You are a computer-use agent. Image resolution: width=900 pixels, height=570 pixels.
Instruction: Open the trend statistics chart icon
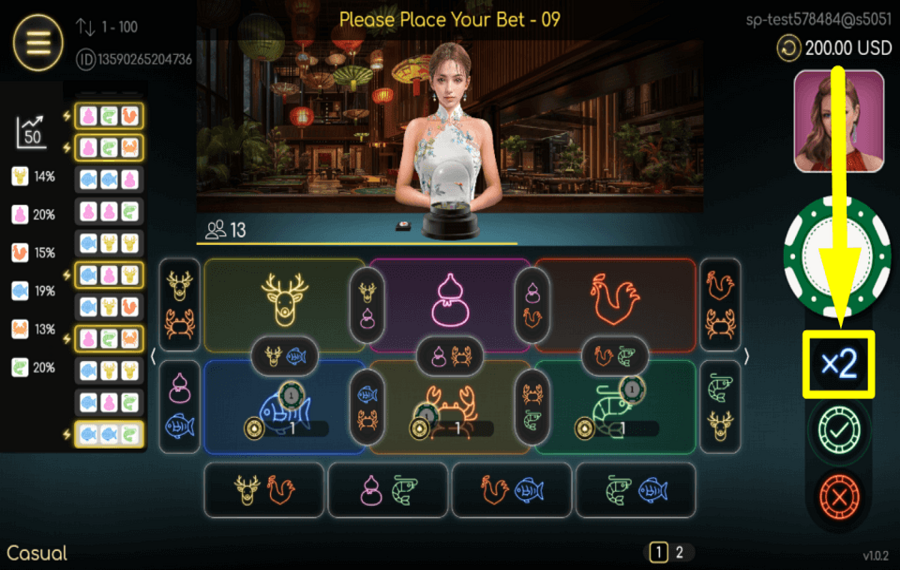pos(31,131)
